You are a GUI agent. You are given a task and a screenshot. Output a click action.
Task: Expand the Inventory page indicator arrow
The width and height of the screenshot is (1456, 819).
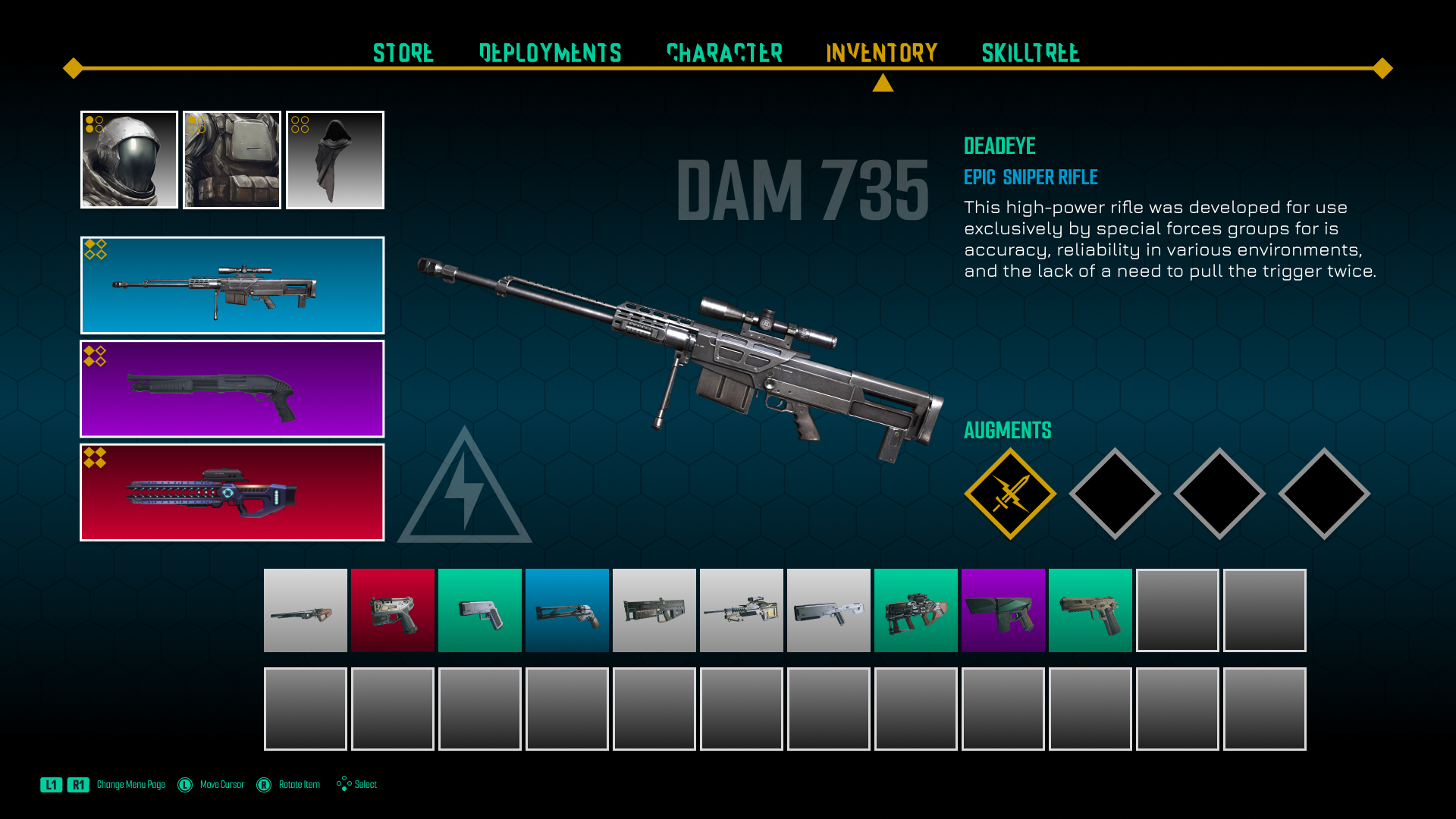(881, 82)
